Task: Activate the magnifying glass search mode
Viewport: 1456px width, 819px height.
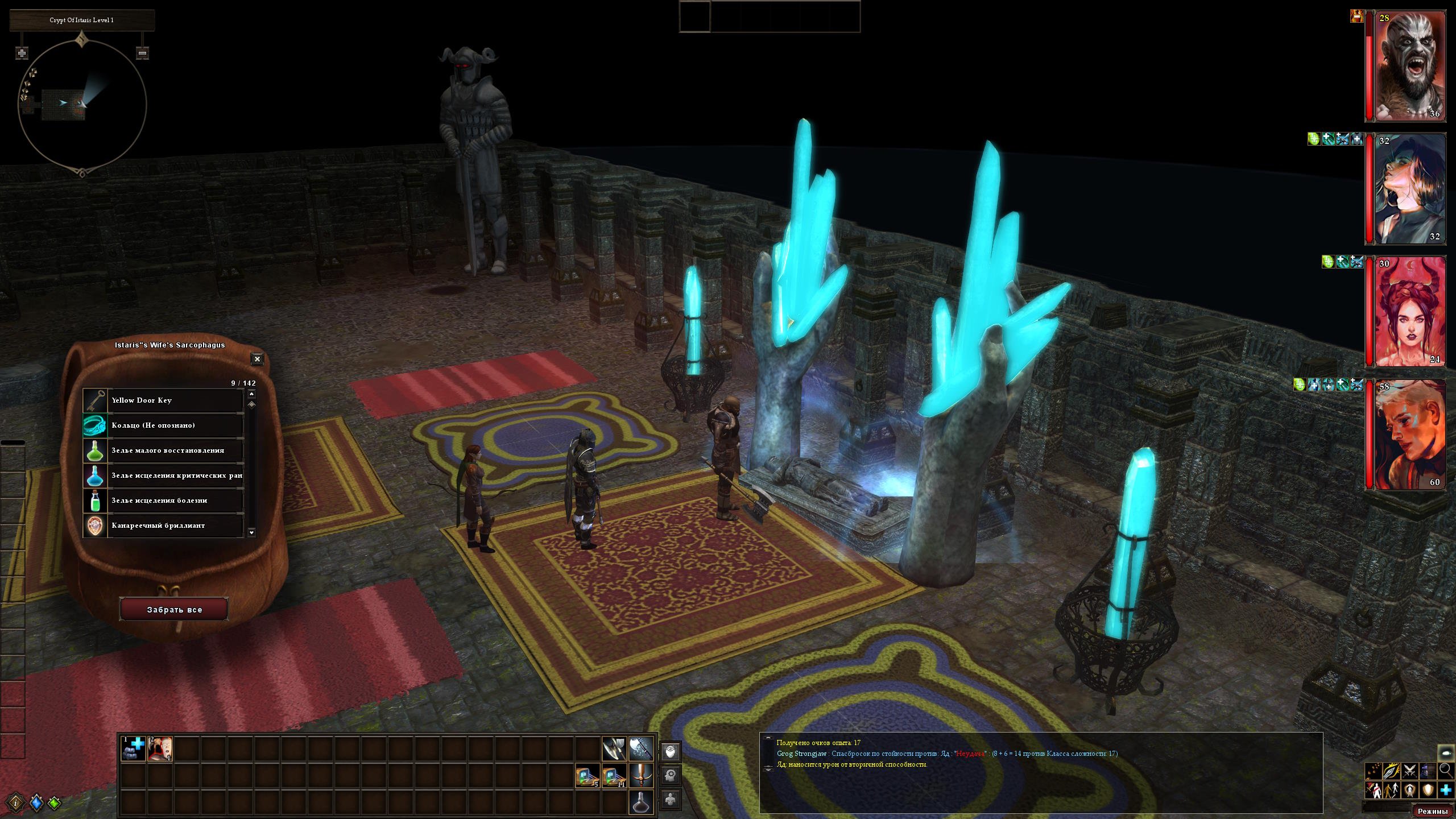Action: click(x=1445, y=771)
